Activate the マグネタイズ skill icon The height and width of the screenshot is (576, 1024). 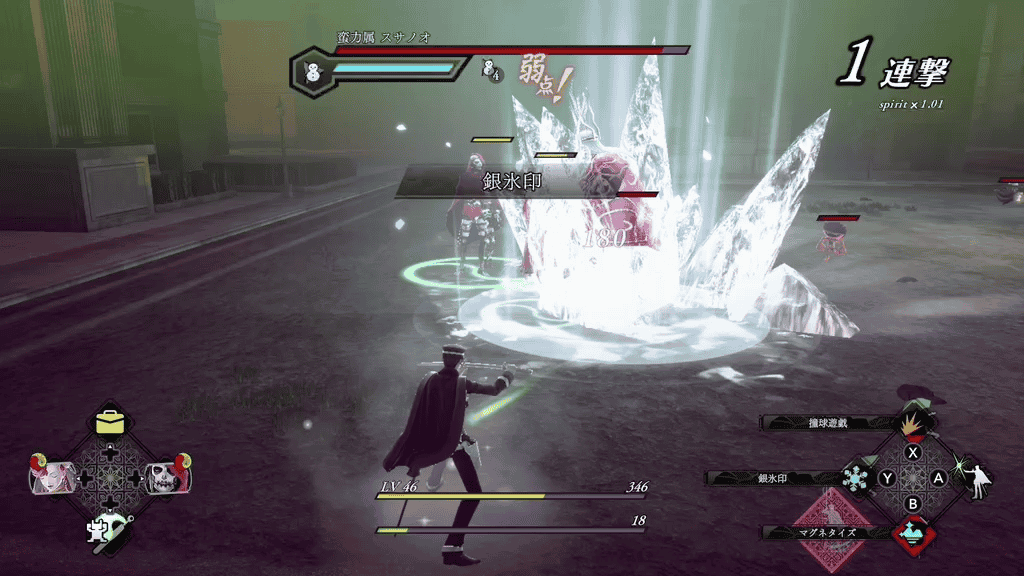pos(910,533)
